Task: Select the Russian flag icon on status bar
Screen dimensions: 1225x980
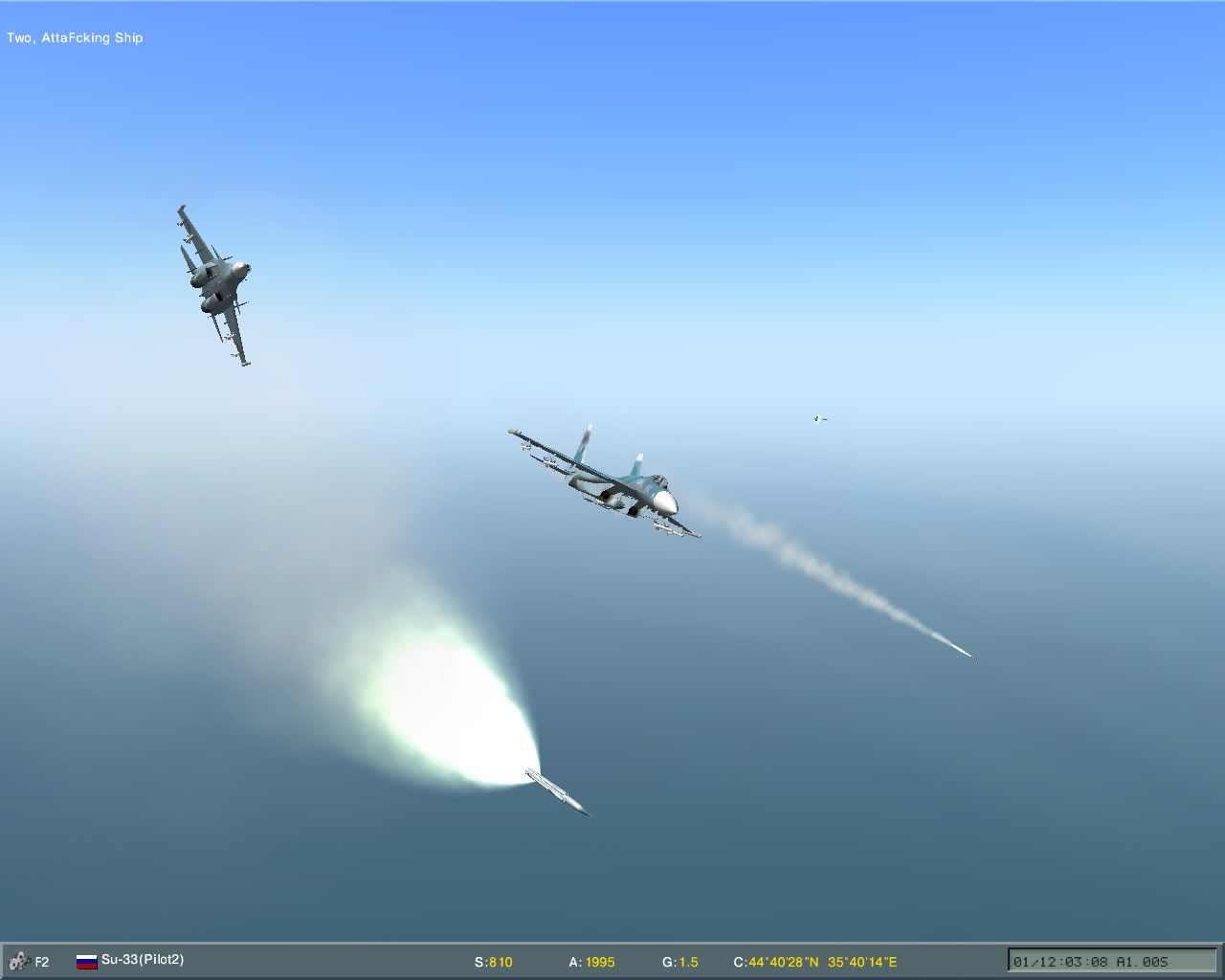Action: tap(87, 962)
